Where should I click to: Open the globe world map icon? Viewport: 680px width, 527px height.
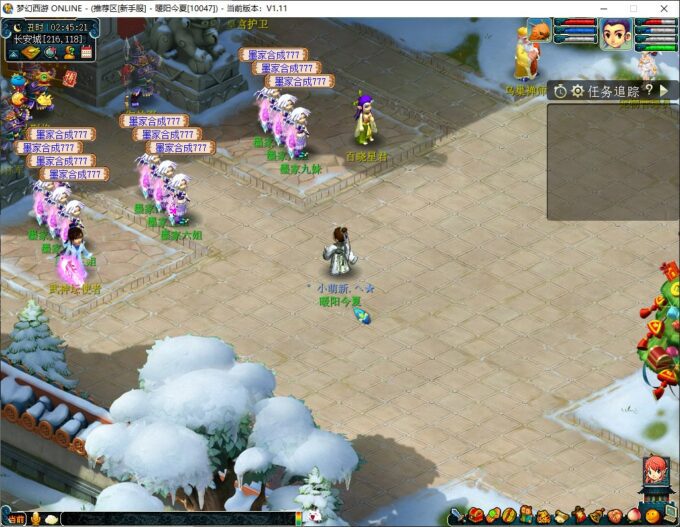click(x=49, y=51)
